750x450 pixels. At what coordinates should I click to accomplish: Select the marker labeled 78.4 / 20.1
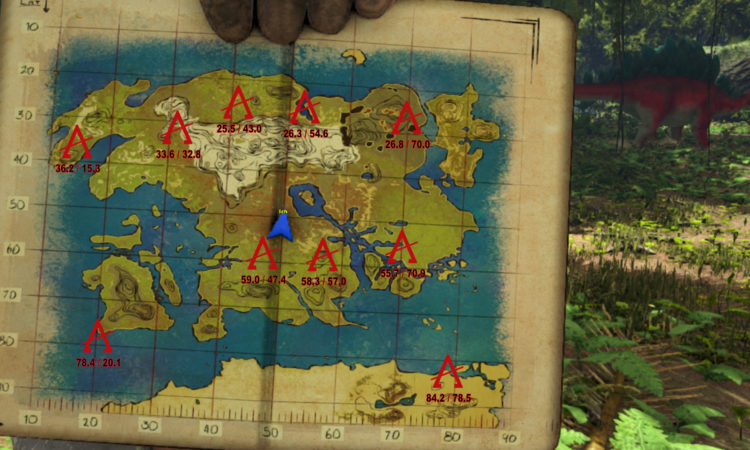(x=97, y=338)
